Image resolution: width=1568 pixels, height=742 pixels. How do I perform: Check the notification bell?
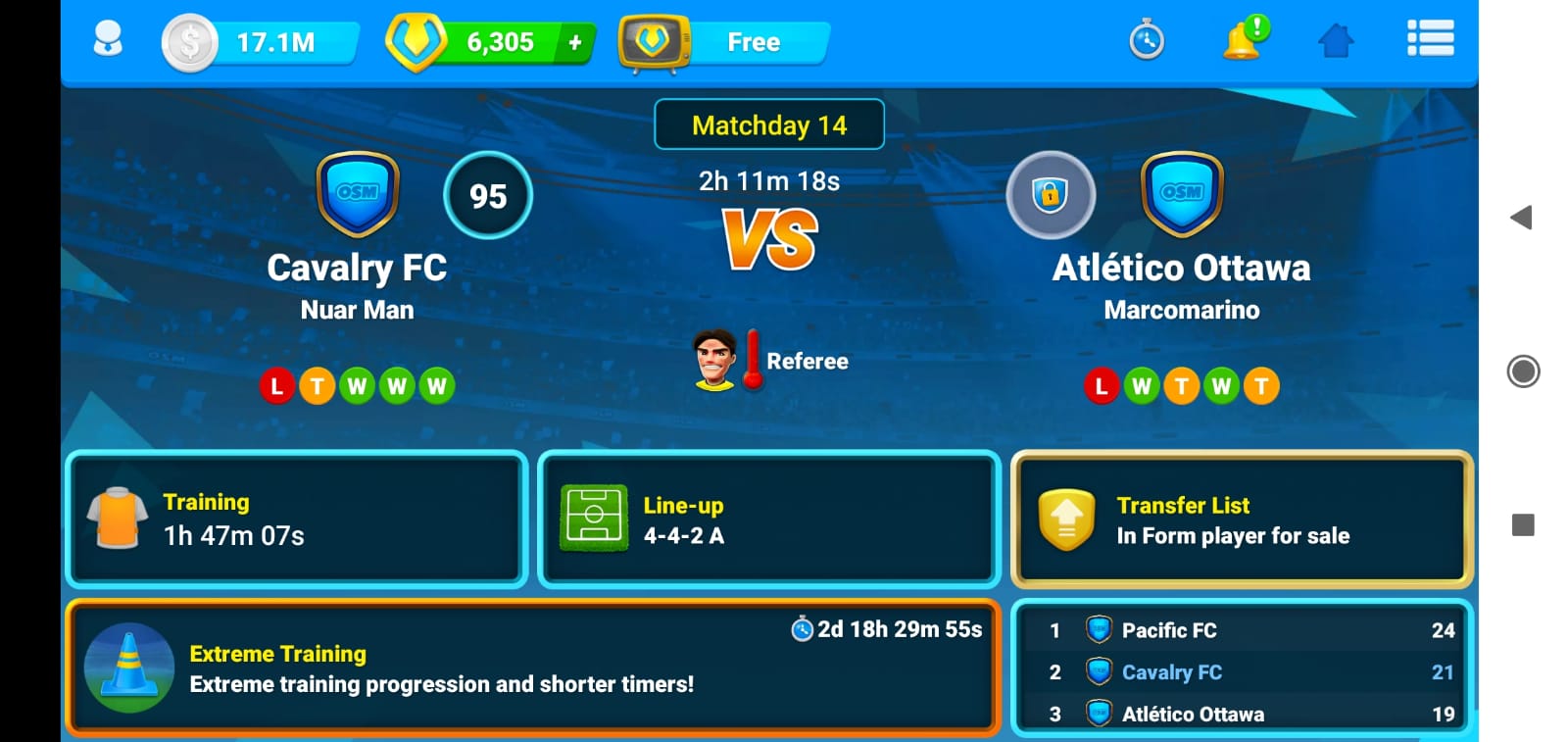click(x=1243, y=40)
